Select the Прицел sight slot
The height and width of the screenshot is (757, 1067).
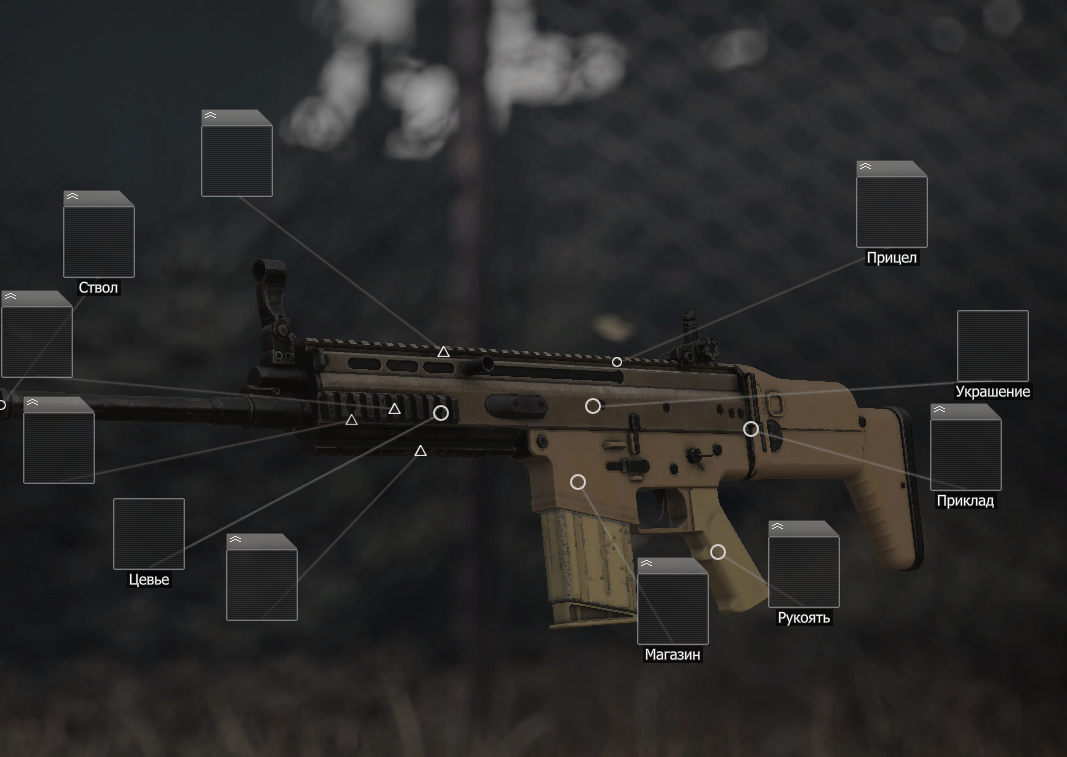click(x=891, y=206)
